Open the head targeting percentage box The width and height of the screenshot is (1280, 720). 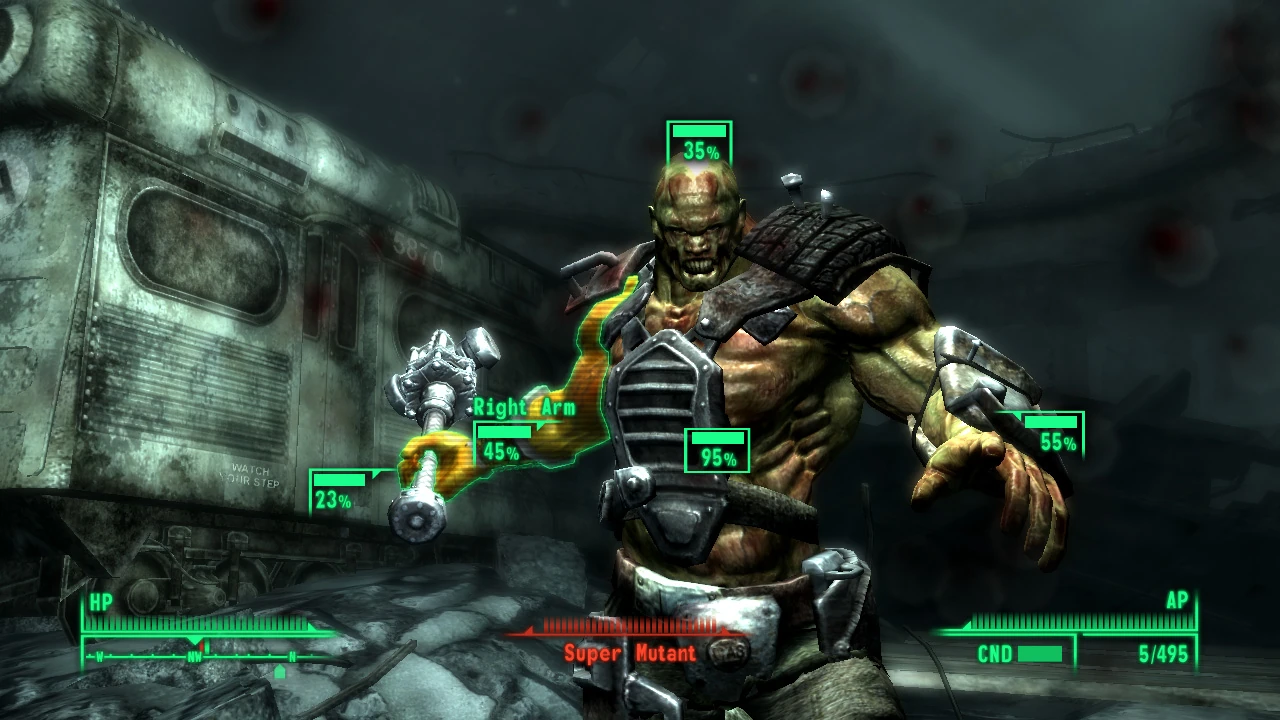pyautogui.click(x=699, y=140)
